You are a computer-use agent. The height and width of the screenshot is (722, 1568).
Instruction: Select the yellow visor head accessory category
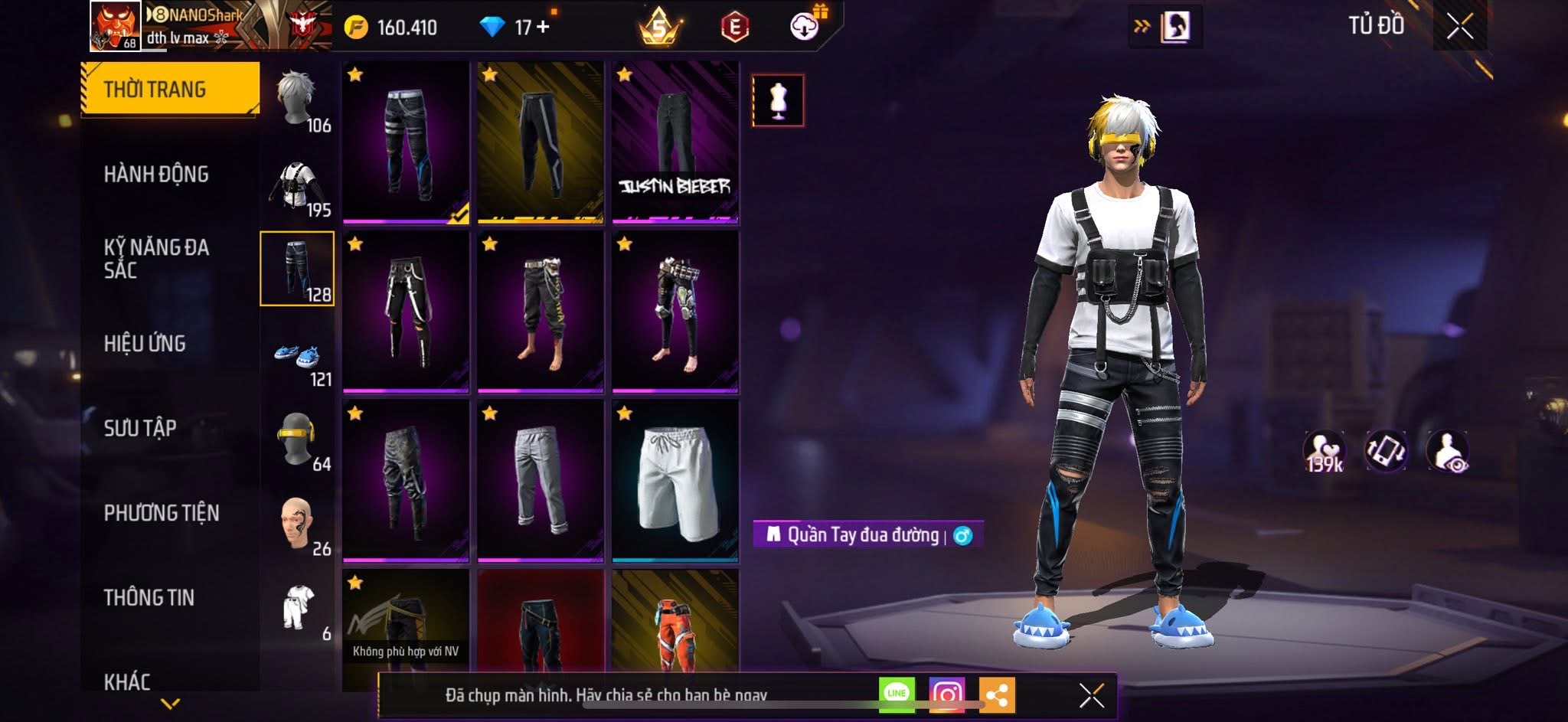[x=298, y=440]
